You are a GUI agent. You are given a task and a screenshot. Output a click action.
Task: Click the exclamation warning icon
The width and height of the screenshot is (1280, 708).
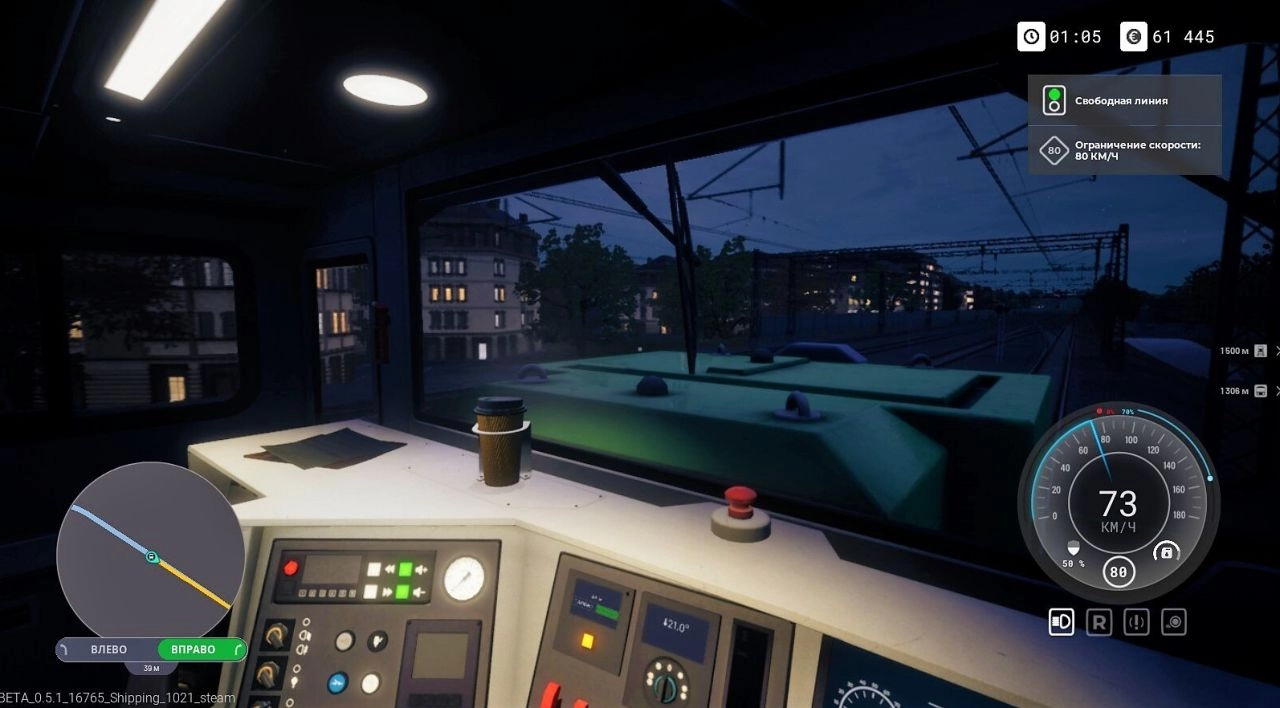click(x=1136, y=622)
